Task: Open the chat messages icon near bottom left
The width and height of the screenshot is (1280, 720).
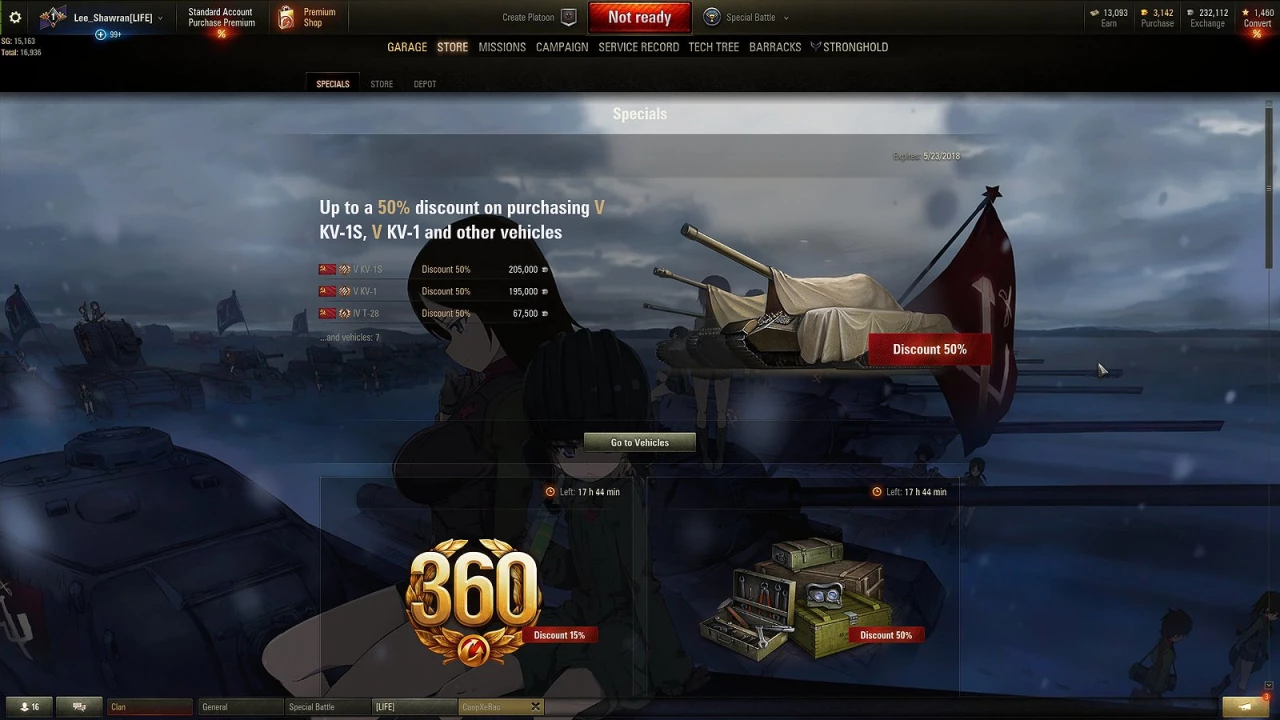Action: click(78, 706)
